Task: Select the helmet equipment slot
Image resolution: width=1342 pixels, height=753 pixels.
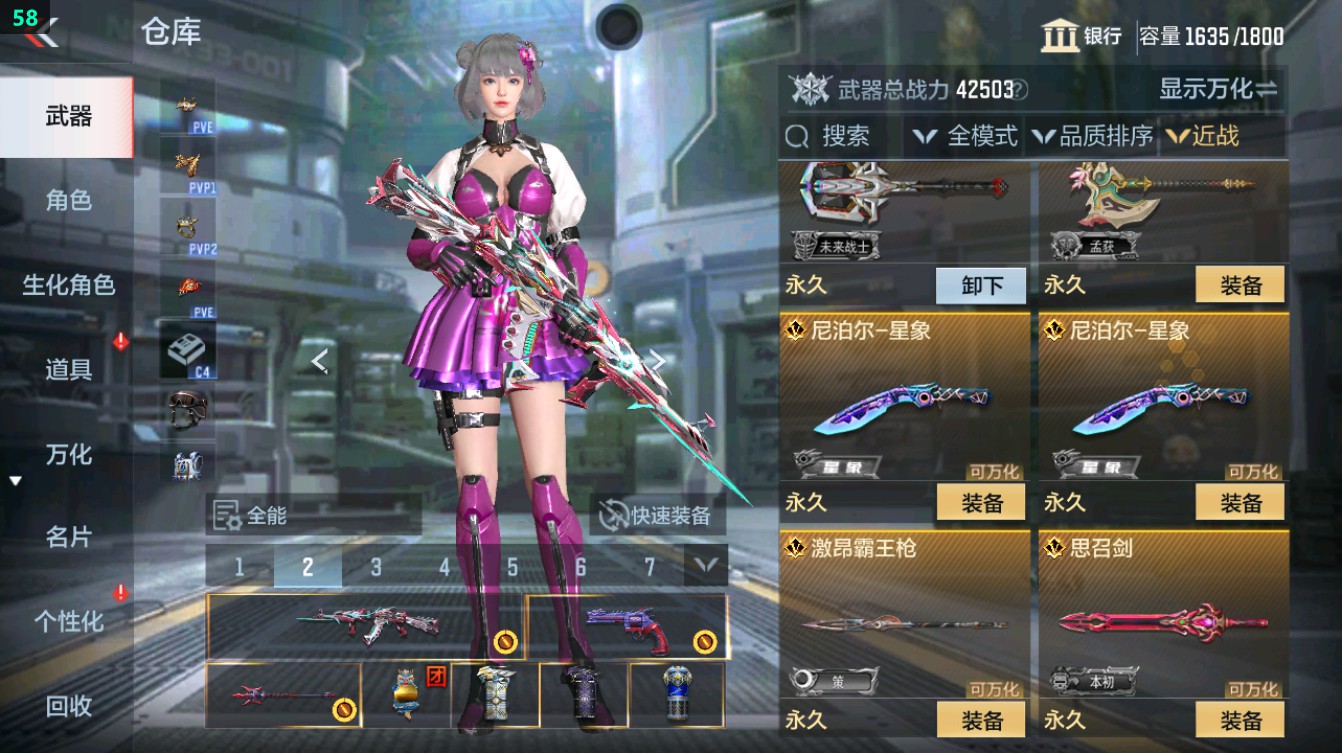Action: pyautogui.click(x=188, y=413)
